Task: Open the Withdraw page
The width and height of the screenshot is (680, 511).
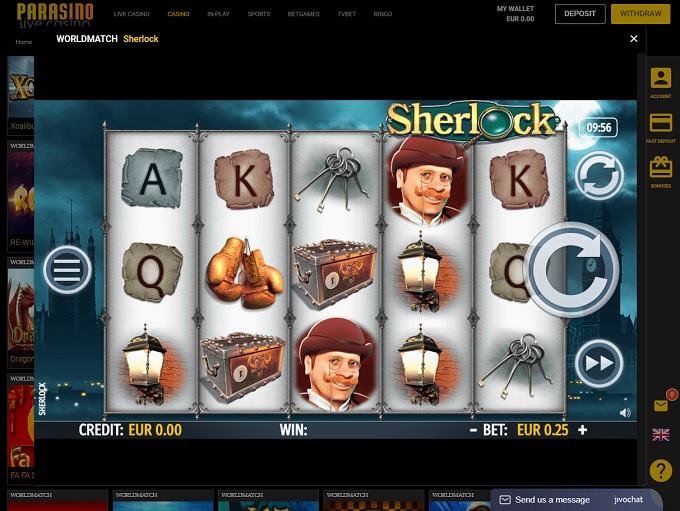Action: click(x=640, y=14)
